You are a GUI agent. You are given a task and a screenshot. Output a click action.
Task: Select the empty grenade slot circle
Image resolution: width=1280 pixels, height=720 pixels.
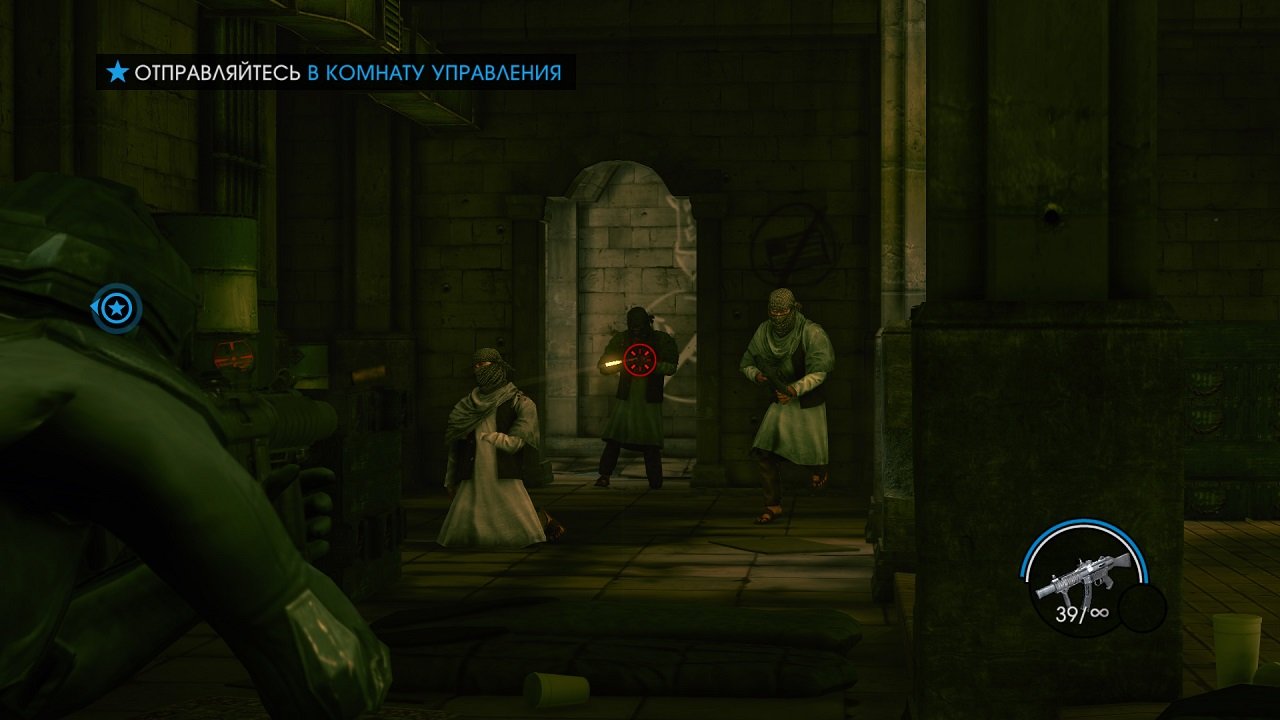click(1142, 607)
